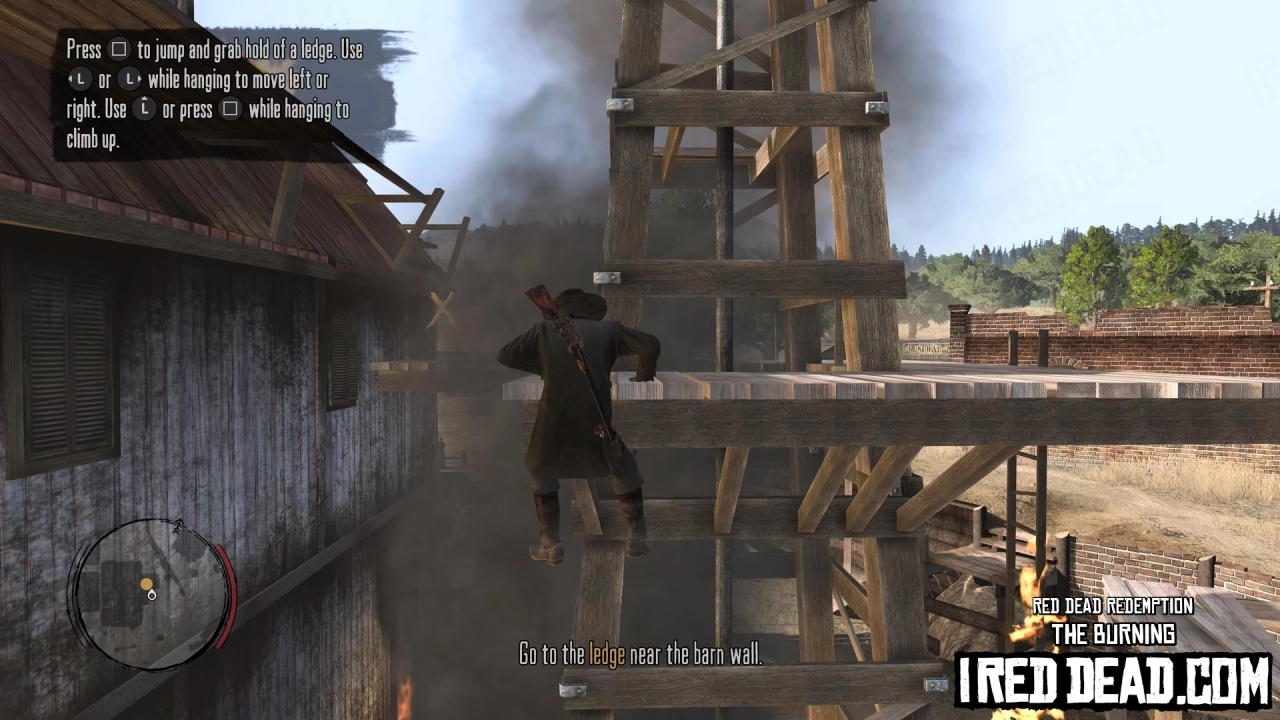Screen dimensions: 1280x720
Task: Select the yellow objective dot on minimap
Action: pyautogui.click(x=147, y=583)
